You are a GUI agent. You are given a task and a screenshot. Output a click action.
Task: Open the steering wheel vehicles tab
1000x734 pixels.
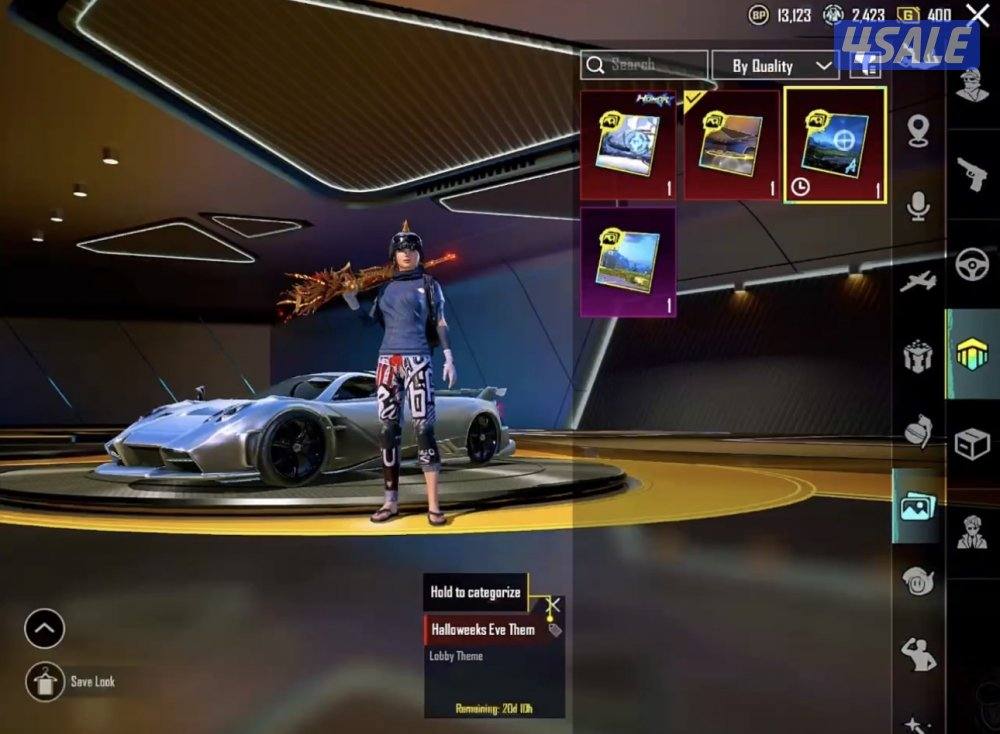coord(972,264)
